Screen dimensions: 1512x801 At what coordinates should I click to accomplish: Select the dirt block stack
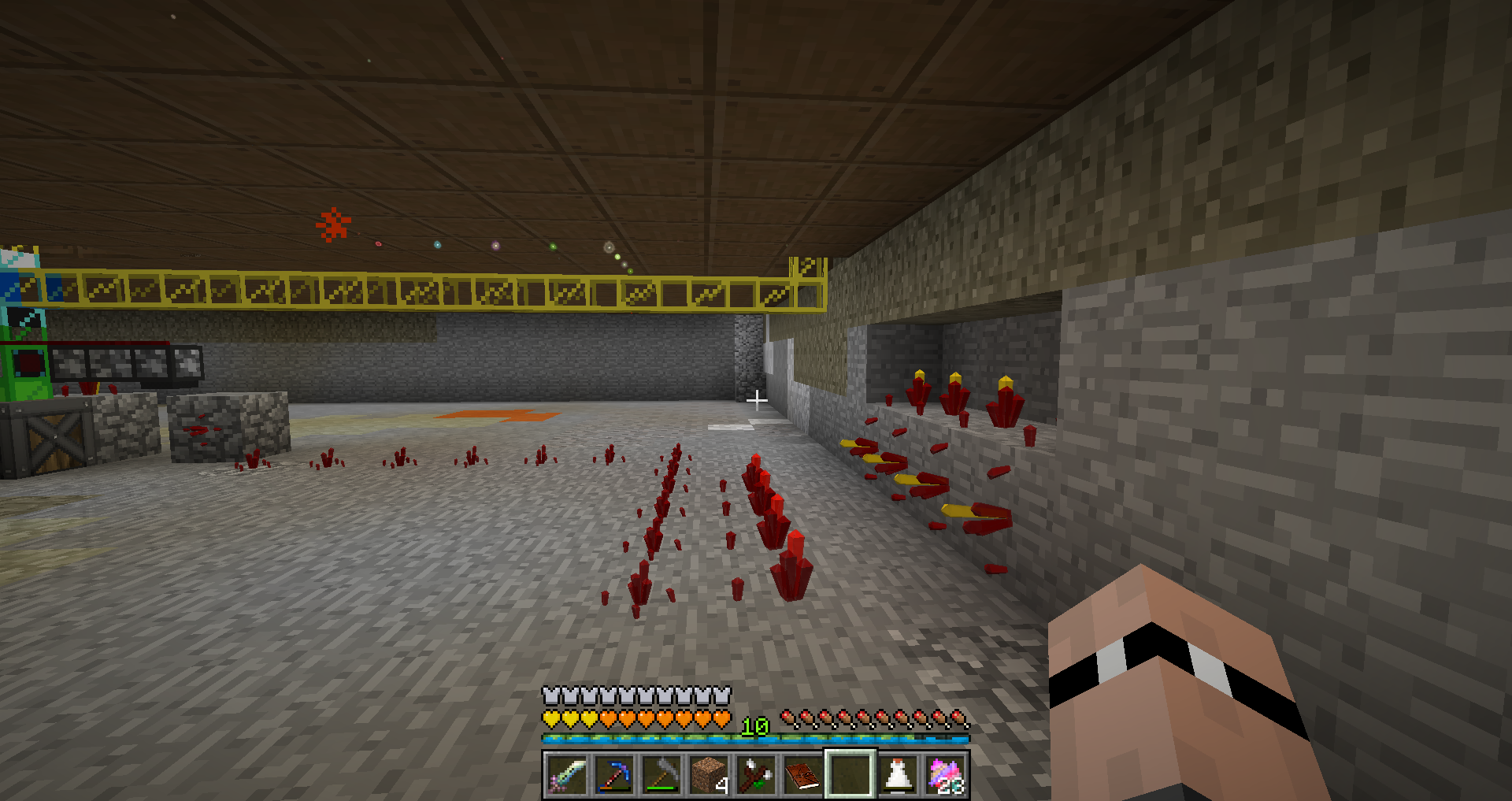point(708,774)
